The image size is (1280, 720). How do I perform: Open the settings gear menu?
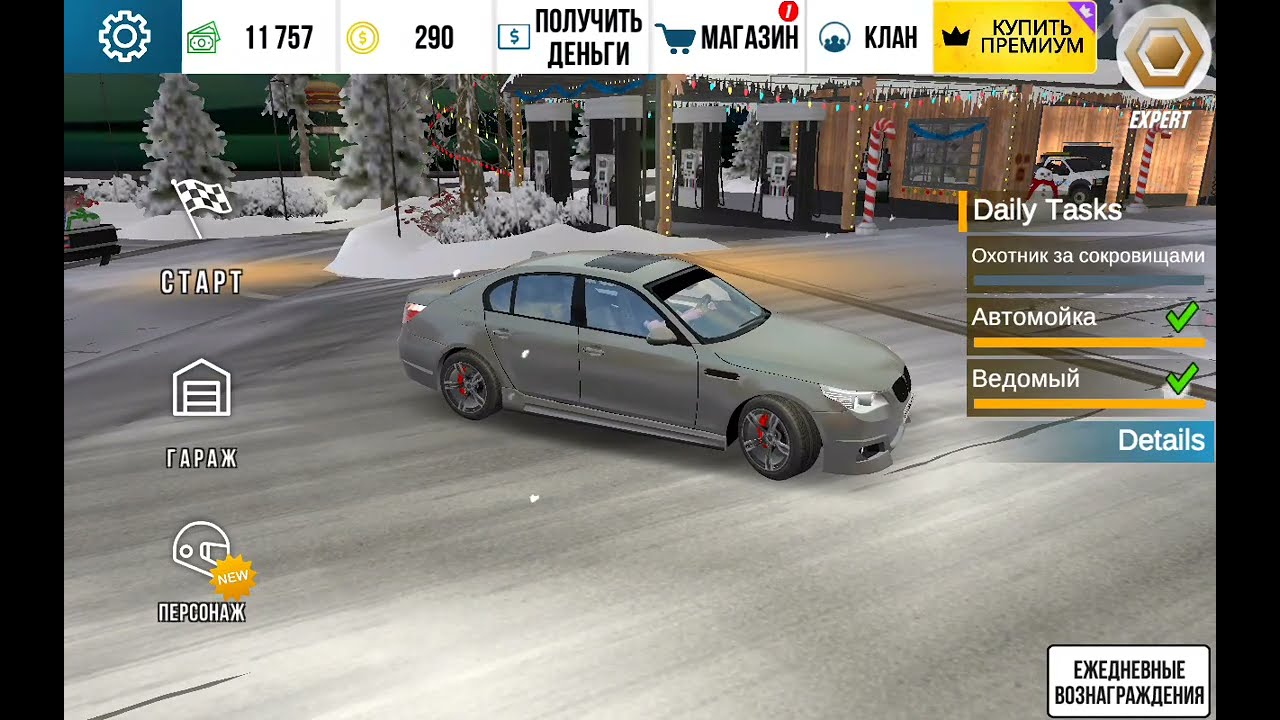(124, 37)
